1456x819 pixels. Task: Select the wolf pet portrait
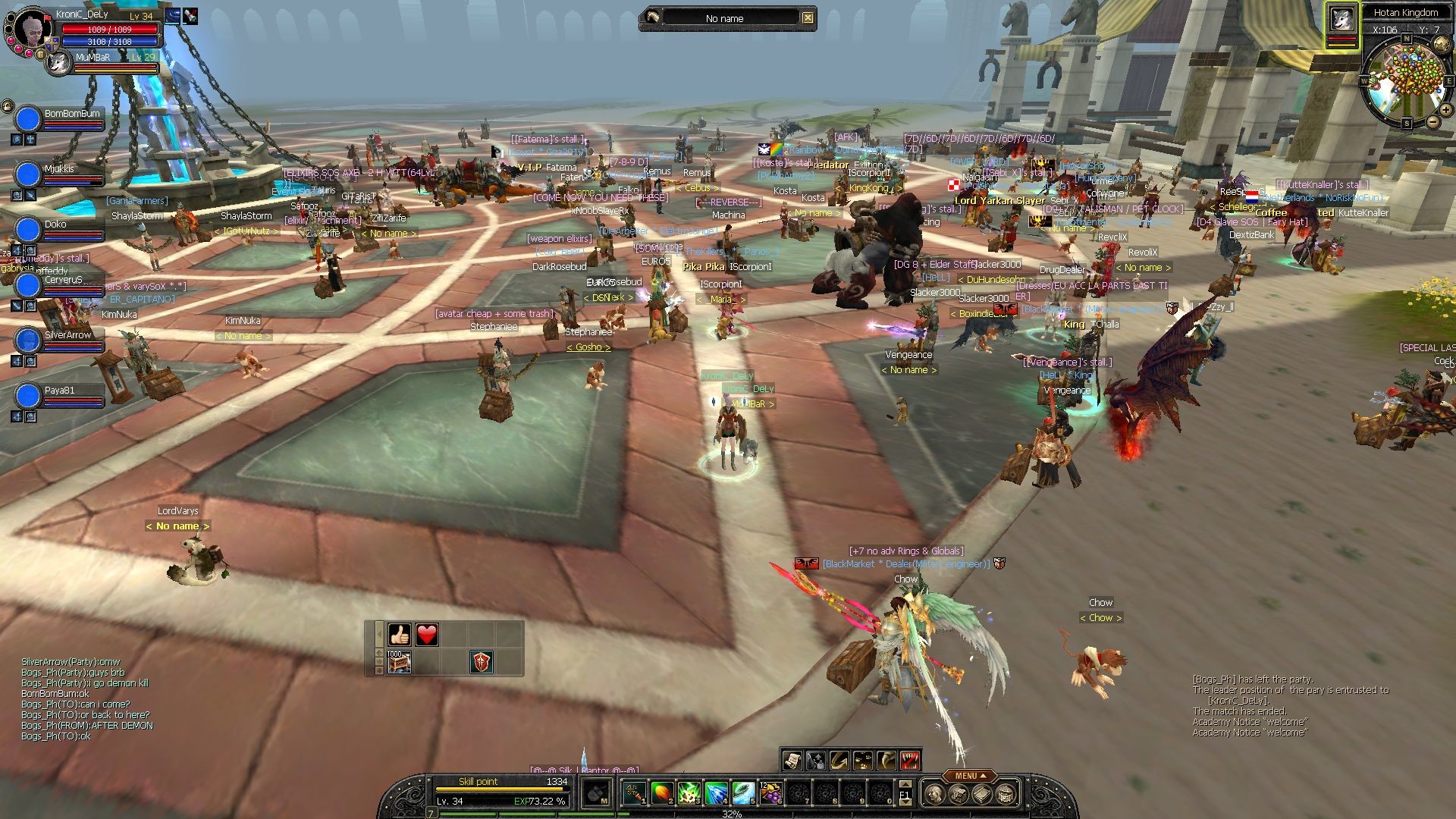click(x=1341, y=20)
